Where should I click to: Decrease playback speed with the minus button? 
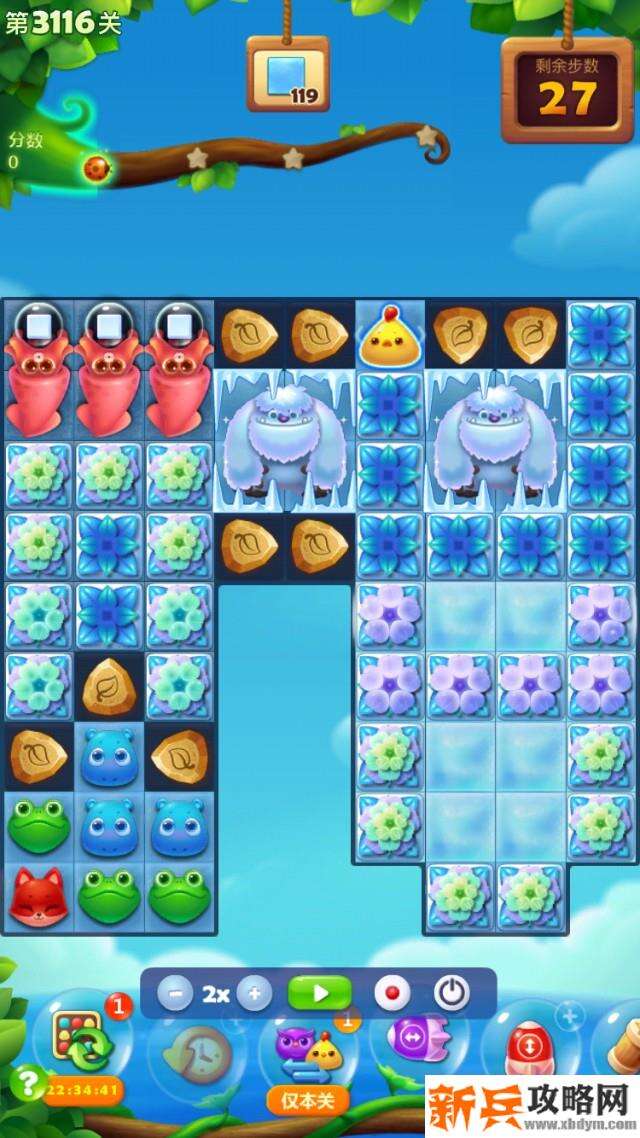point(175,994)
